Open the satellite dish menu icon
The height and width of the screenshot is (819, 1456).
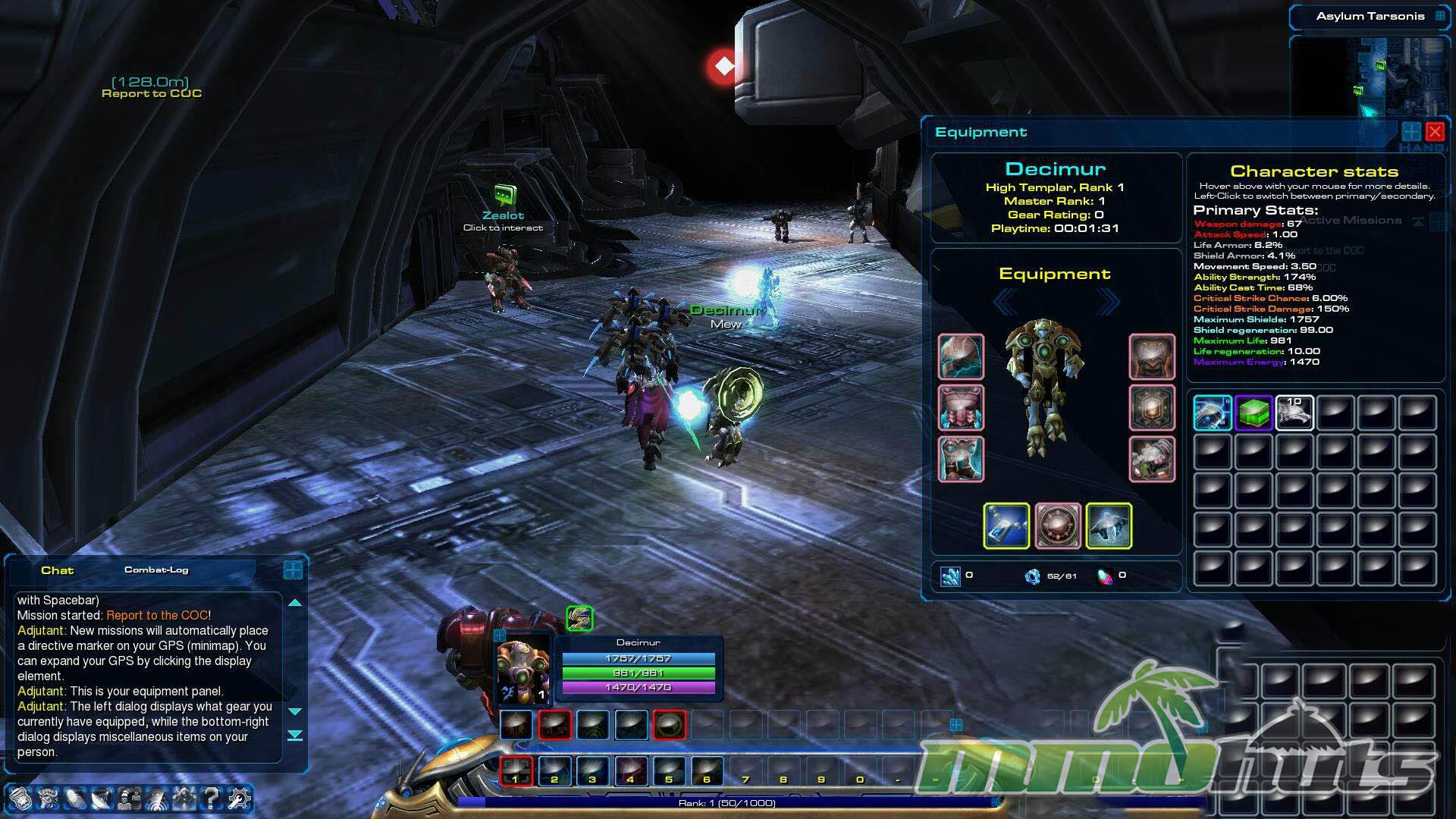click(102, 798)
